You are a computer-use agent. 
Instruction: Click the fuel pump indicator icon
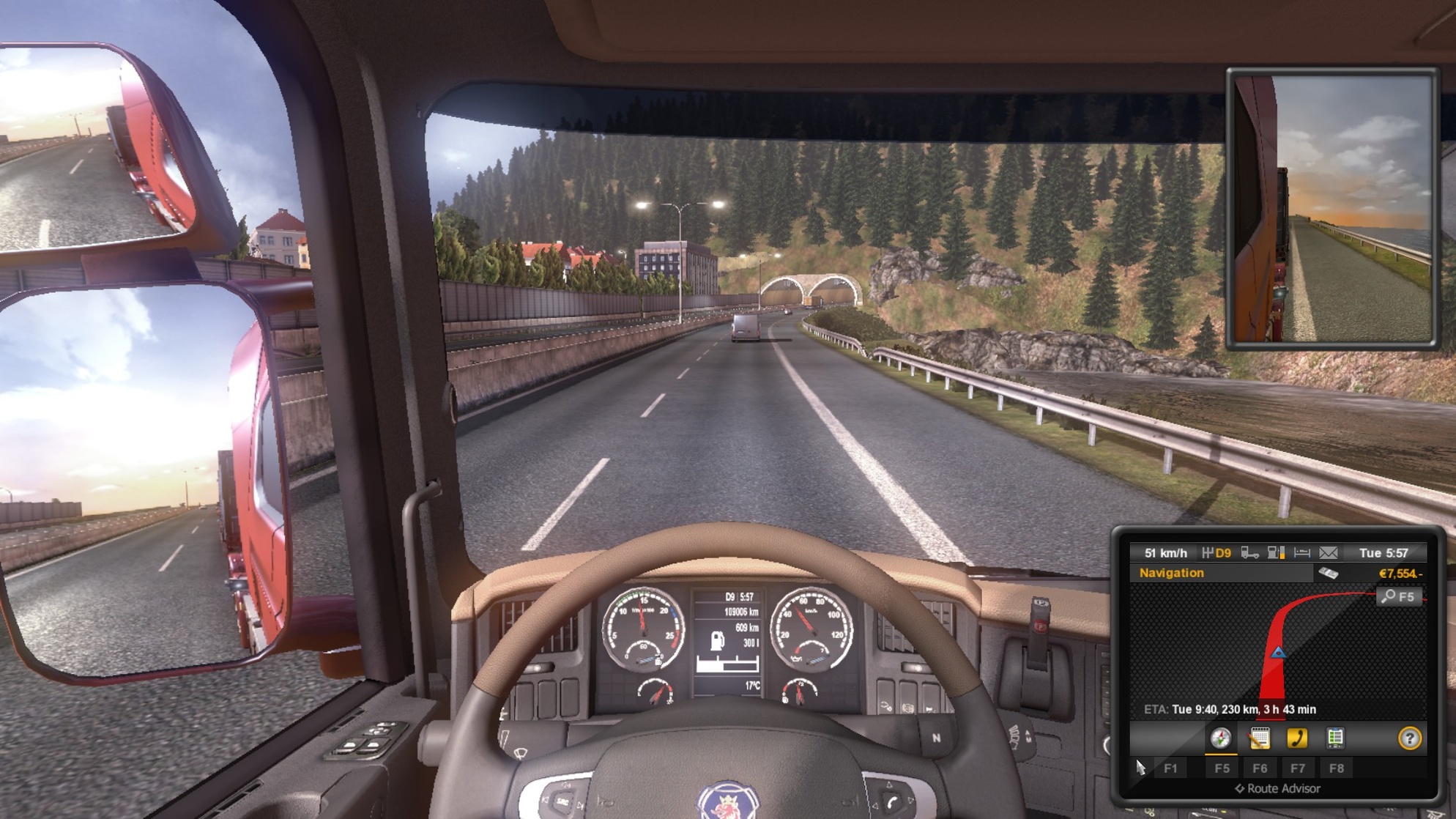(1276, 553)
